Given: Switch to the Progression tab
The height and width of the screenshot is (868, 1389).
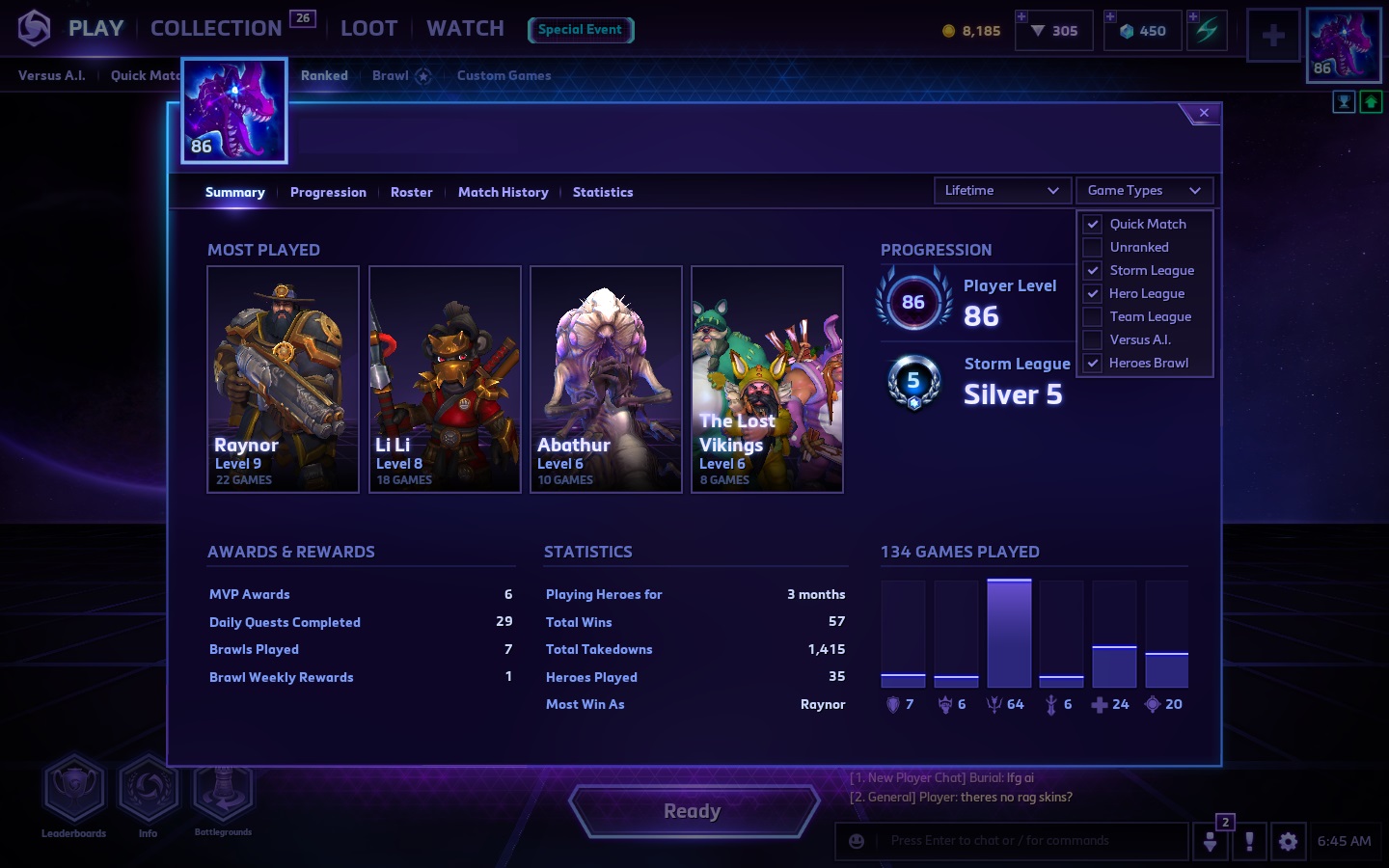Looking at the screenshot, I should (328, 193).
